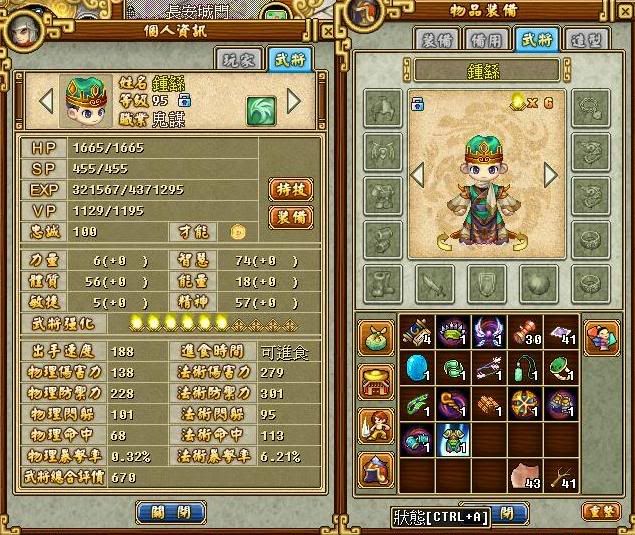Select the highlighted green armor item
635x535 pixels.
pyautogui.click(x=452, y=439)
